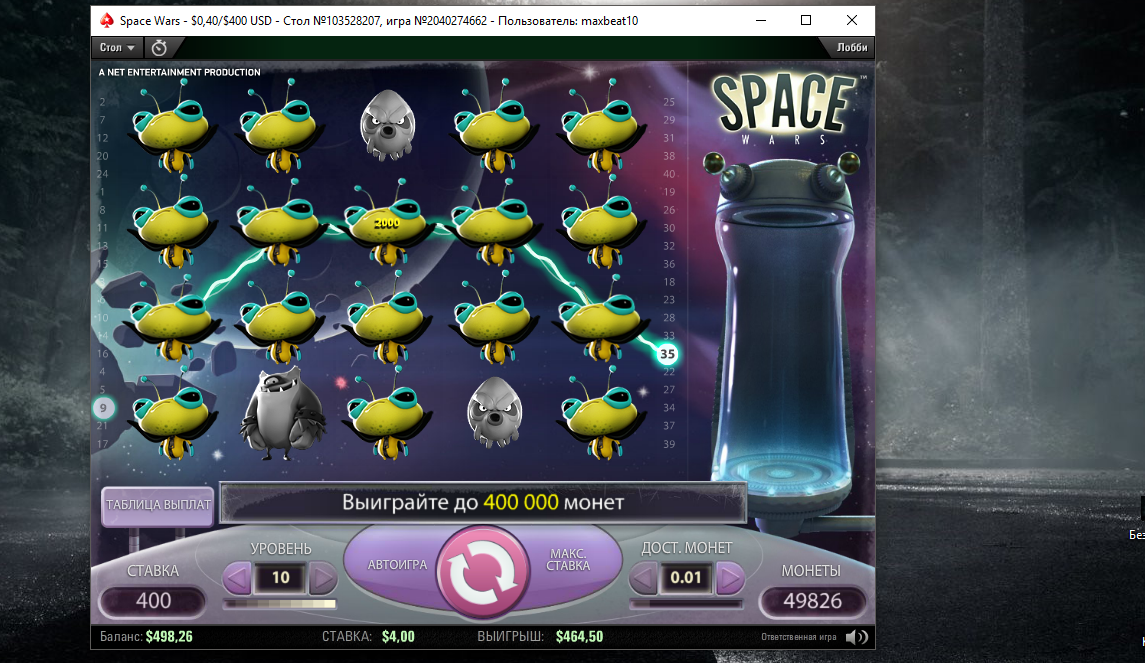The width and height of the screenshot is (1145, 663).
Task: Go to the Лобби
Action: point(852,47)
